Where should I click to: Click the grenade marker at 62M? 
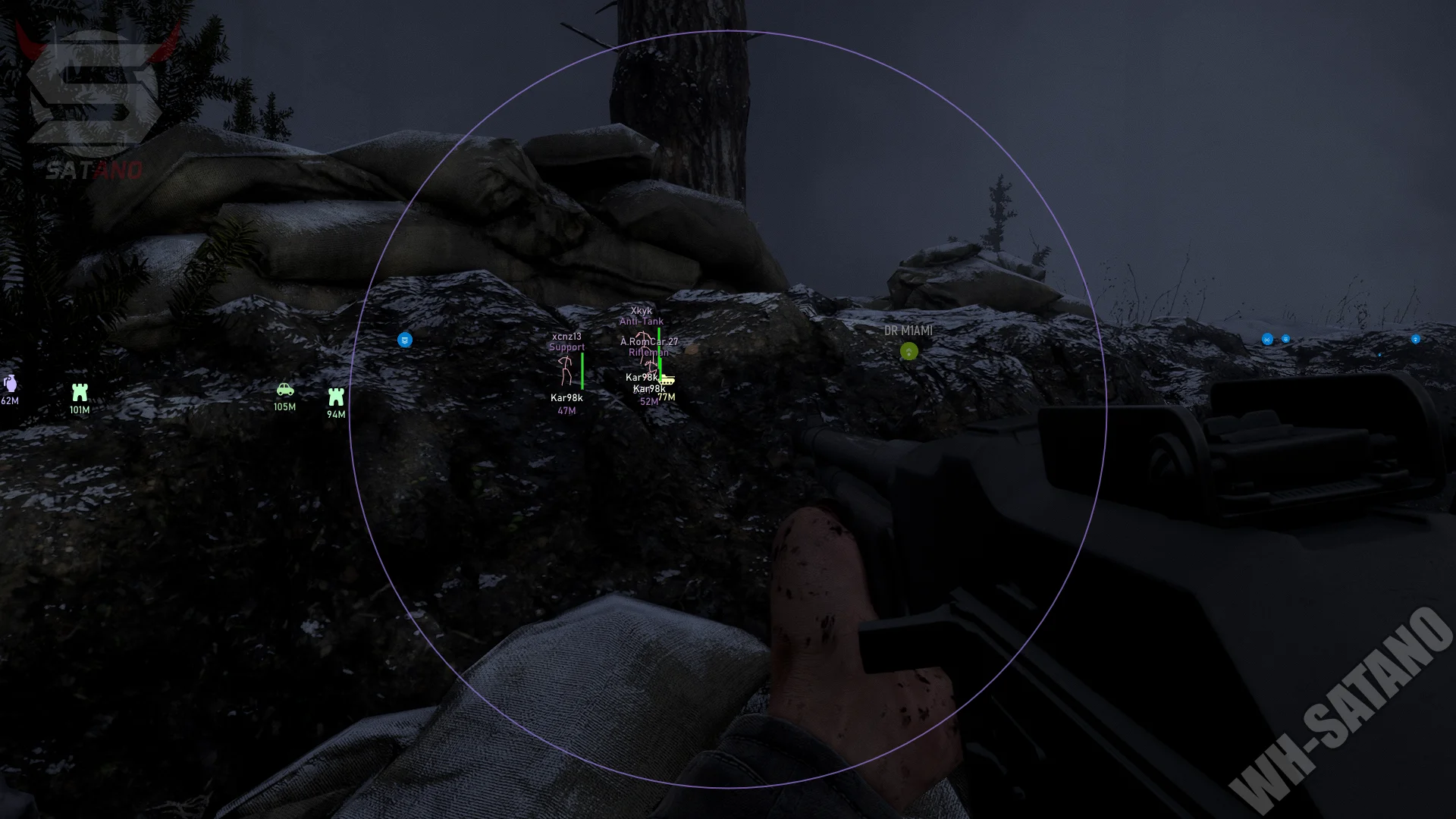coord(10,383)
